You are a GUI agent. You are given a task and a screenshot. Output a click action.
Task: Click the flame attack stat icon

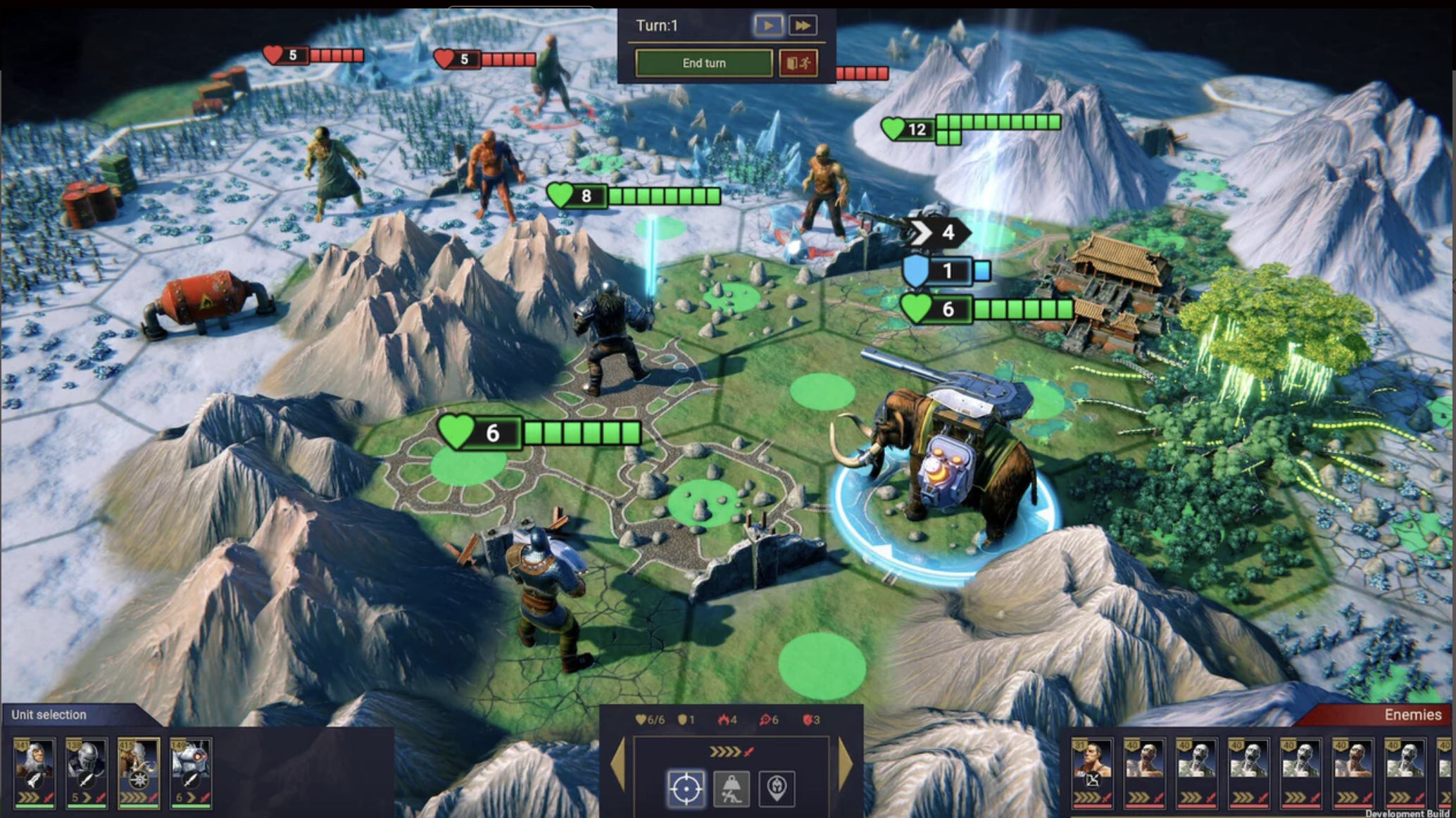click(724, 719)
